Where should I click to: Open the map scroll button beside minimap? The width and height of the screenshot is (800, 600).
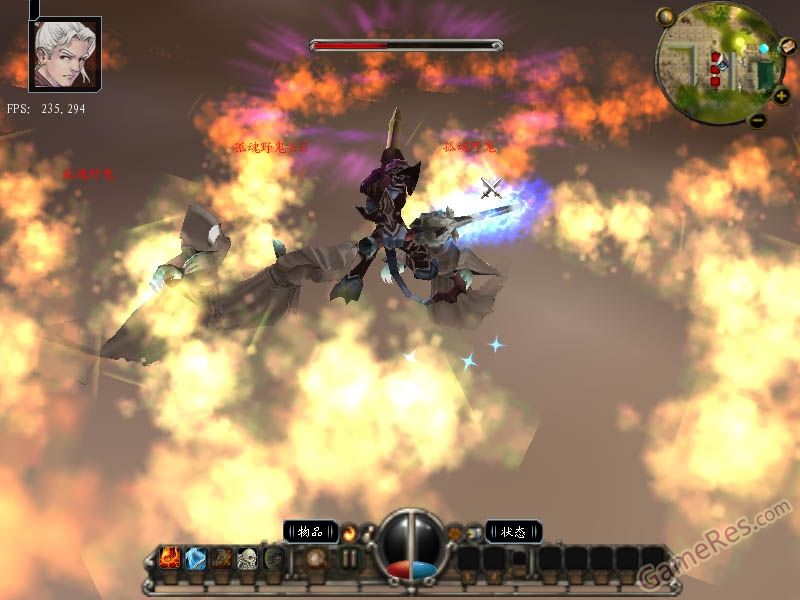pos(788,46)
